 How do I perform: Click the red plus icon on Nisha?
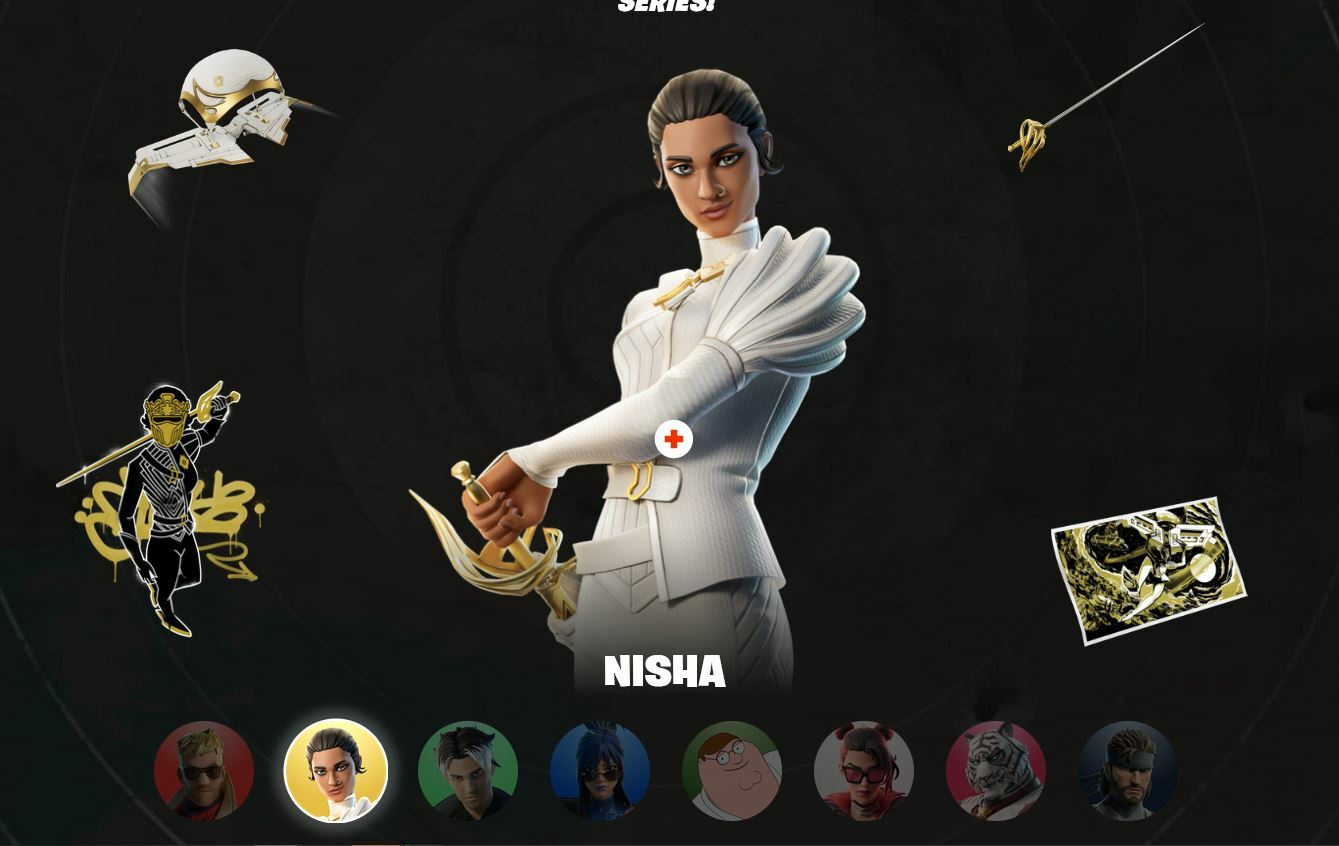tap(673, 439)
